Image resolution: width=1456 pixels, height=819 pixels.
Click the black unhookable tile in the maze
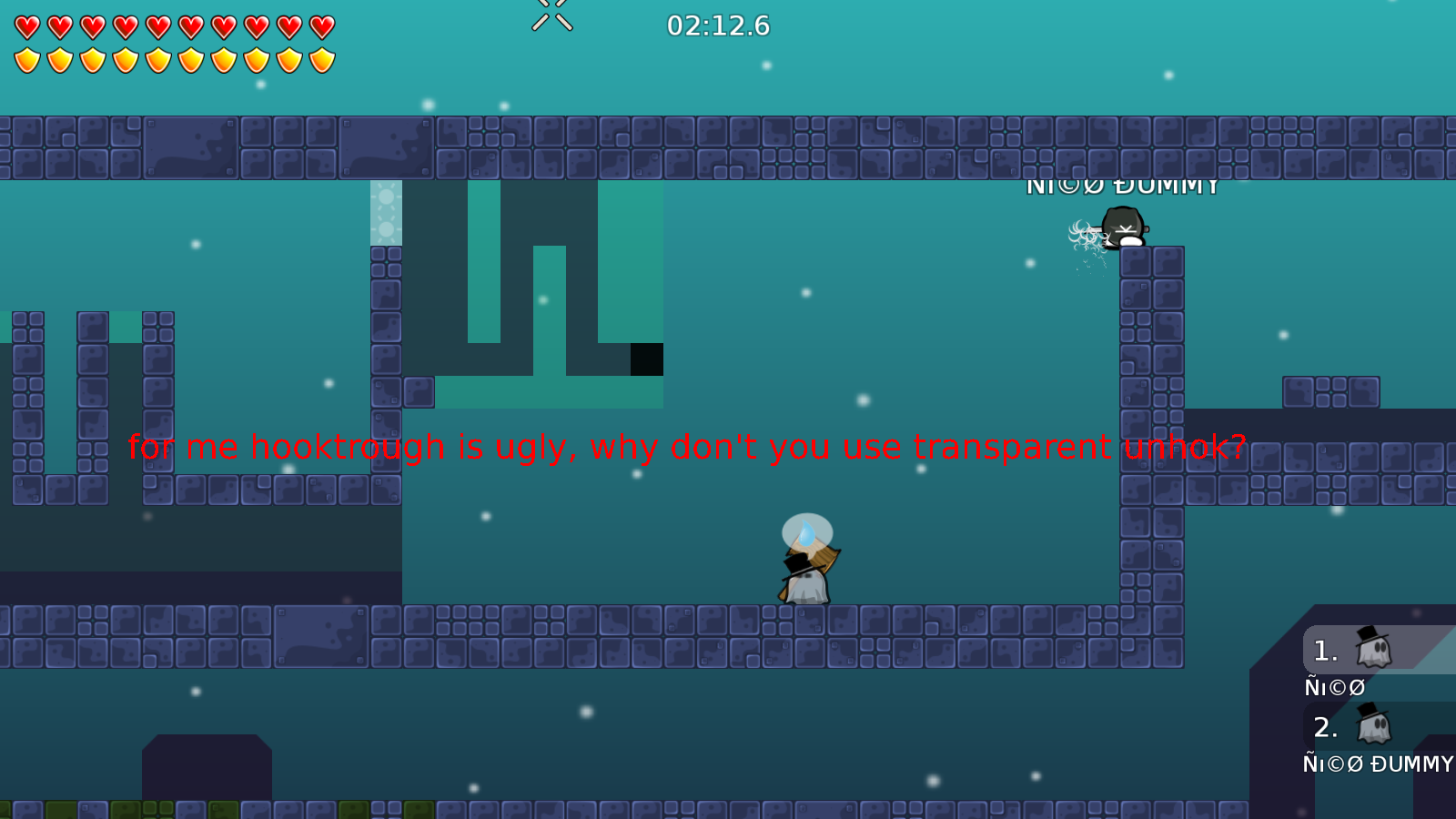click(x=646, y=361)
